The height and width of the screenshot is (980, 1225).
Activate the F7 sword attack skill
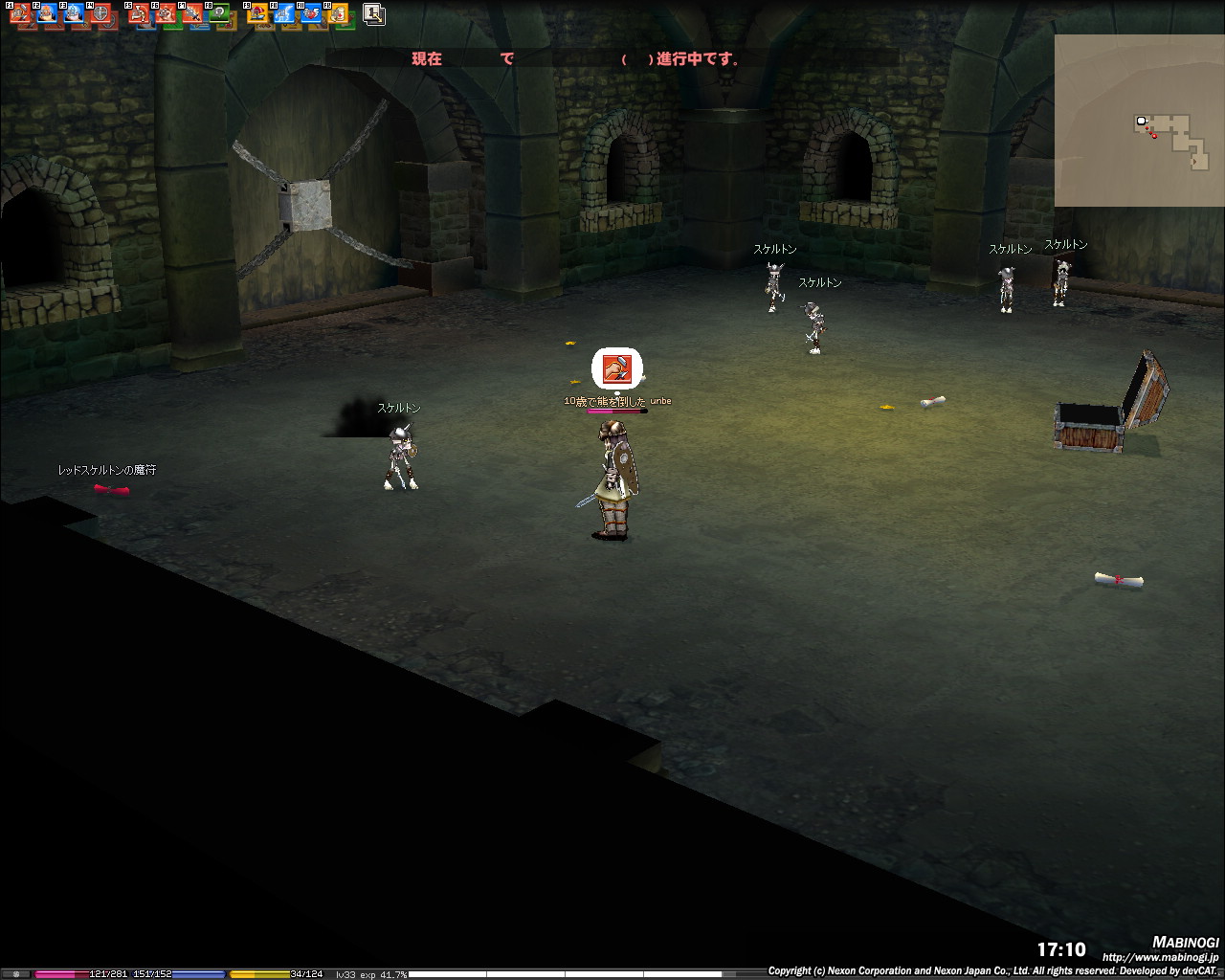tap(192, 14)
